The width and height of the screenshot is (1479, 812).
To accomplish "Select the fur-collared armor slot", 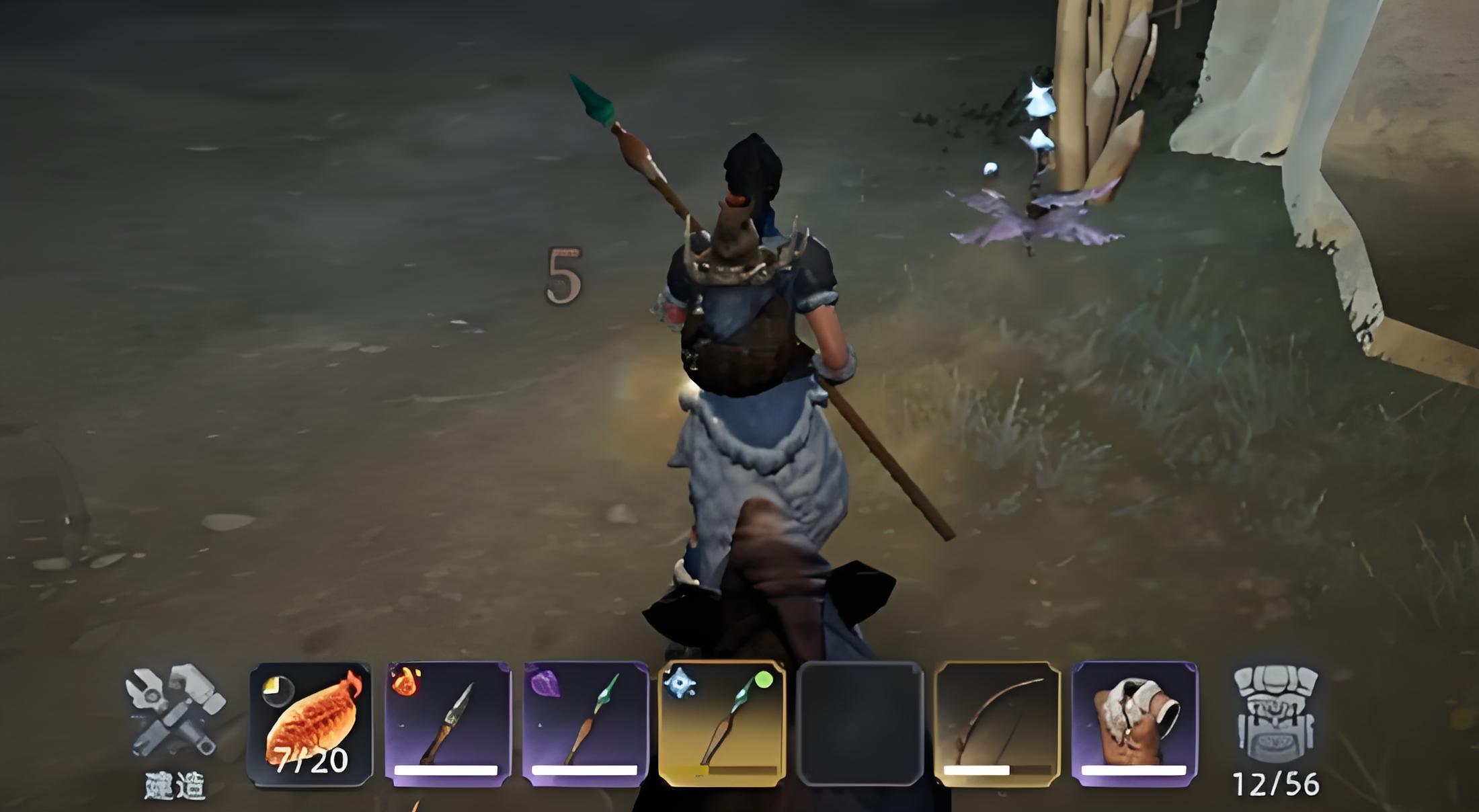I will tap(1134, 724).
